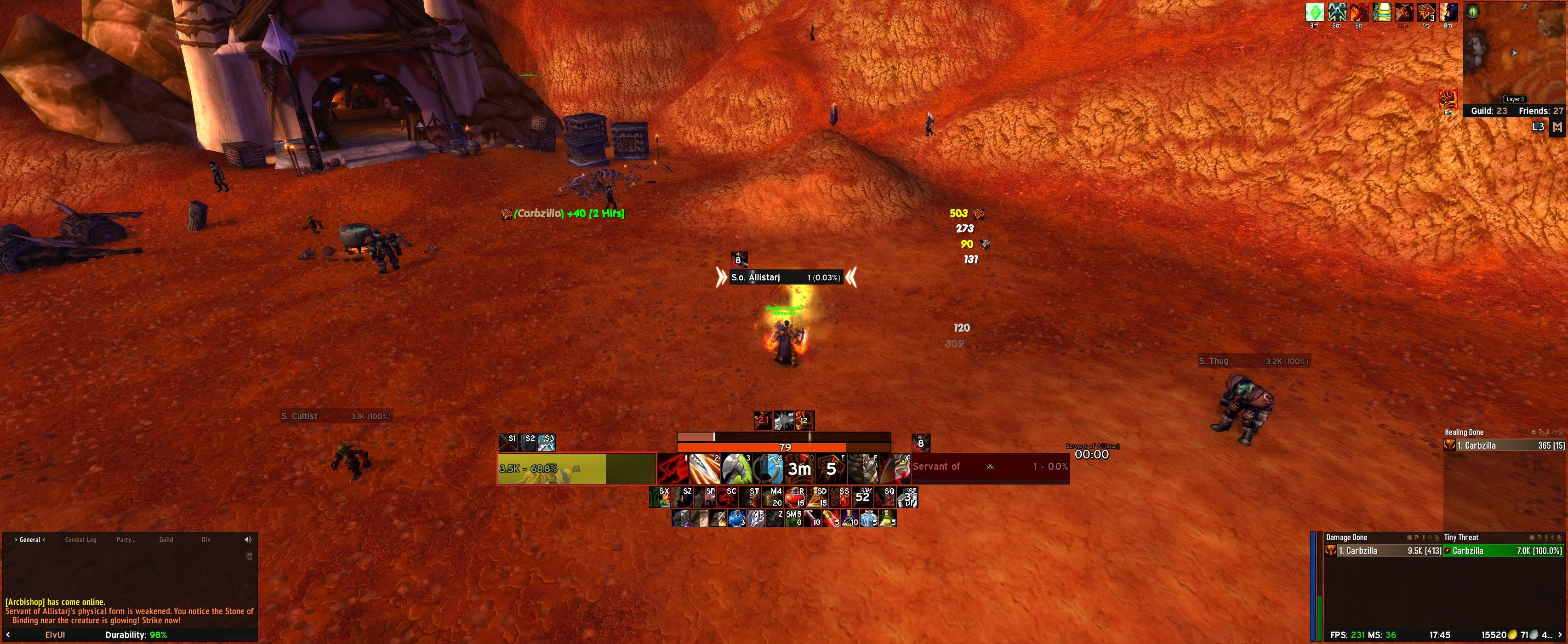Switch to the Combat Log chat tab

coord(80,540)
